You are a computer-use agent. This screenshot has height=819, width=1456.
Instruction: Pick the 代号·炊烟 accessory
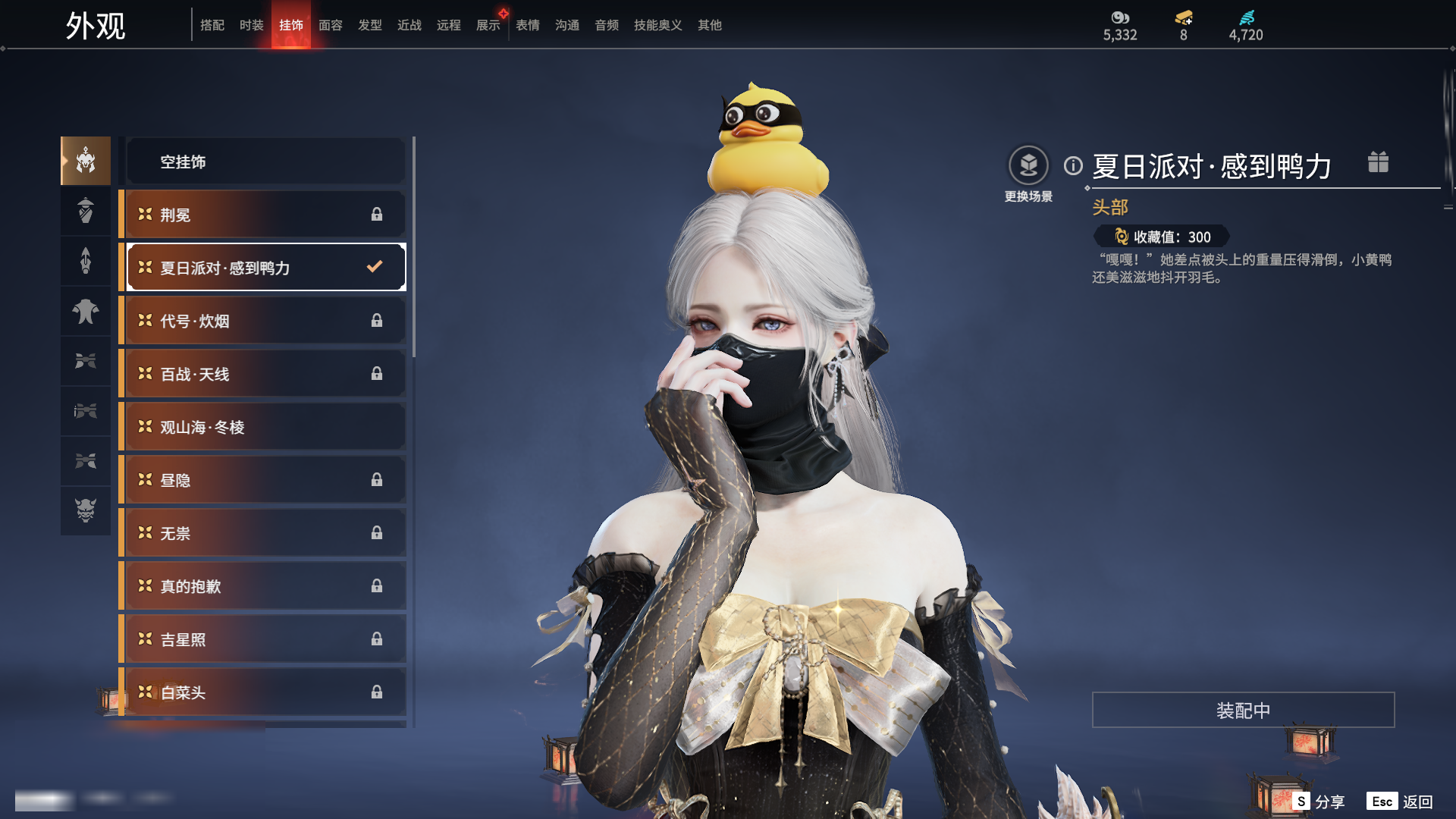[x=265, y=321]
